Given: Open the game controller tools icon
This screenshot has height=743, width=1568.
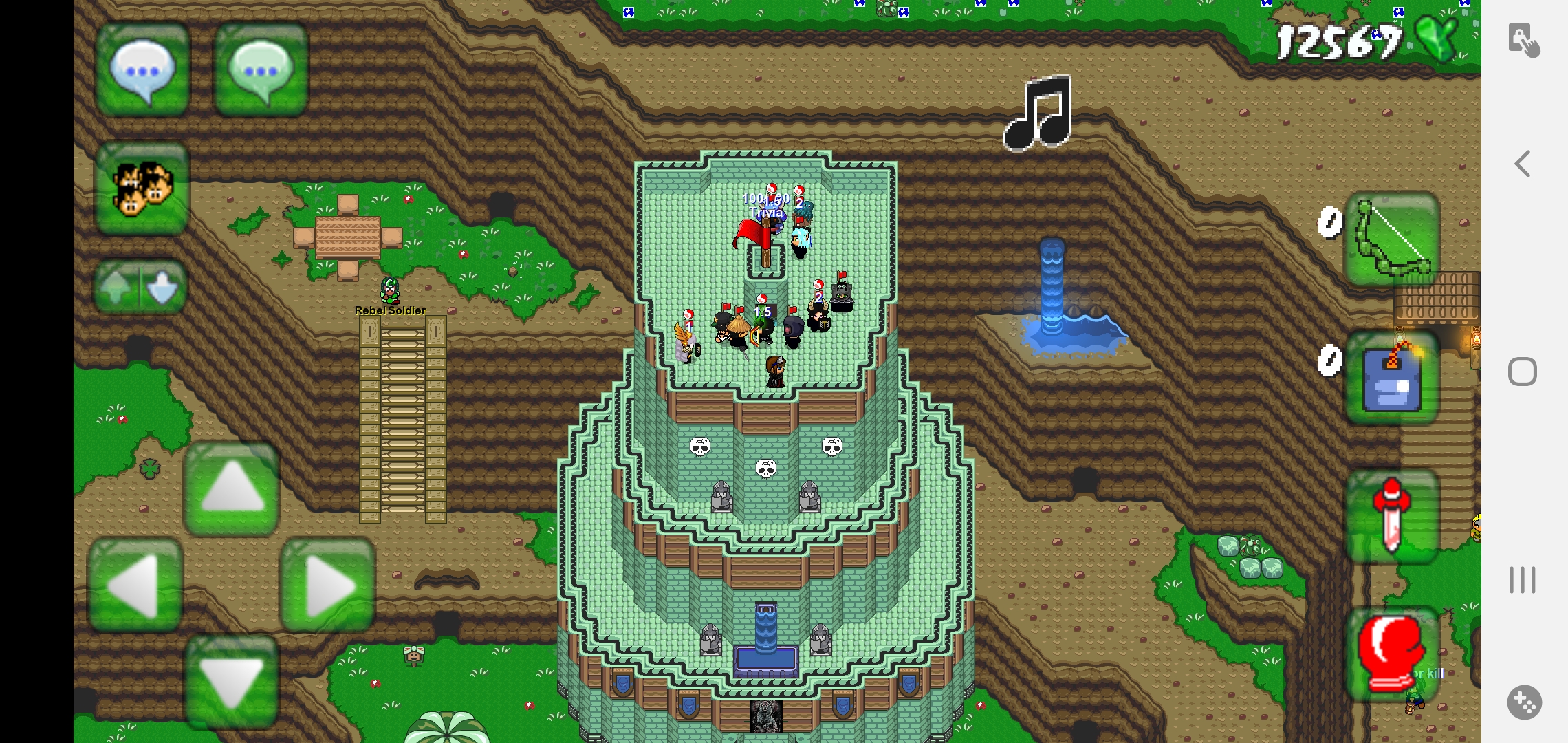Looking at the screenshot, I should [1524, 702].
